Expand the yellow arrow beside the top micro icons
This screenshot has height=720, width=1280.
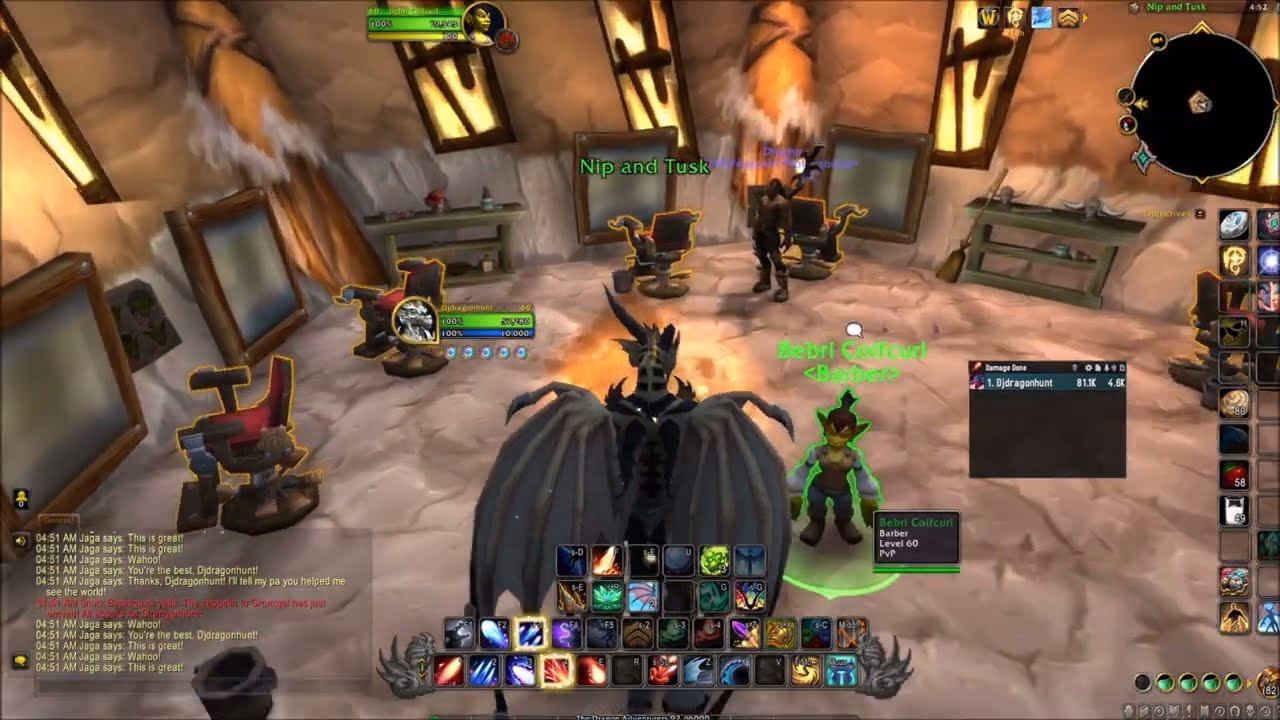(x=1085, y=17)
